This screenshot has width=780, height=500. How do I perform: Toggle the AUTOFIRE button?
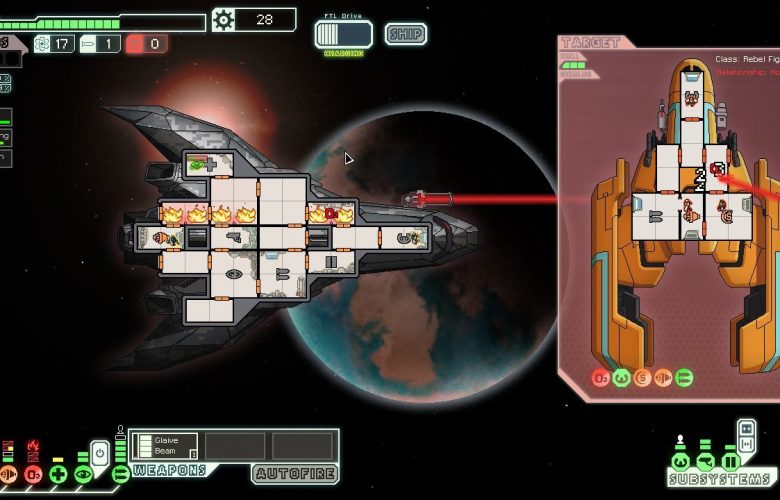point(294,474)
